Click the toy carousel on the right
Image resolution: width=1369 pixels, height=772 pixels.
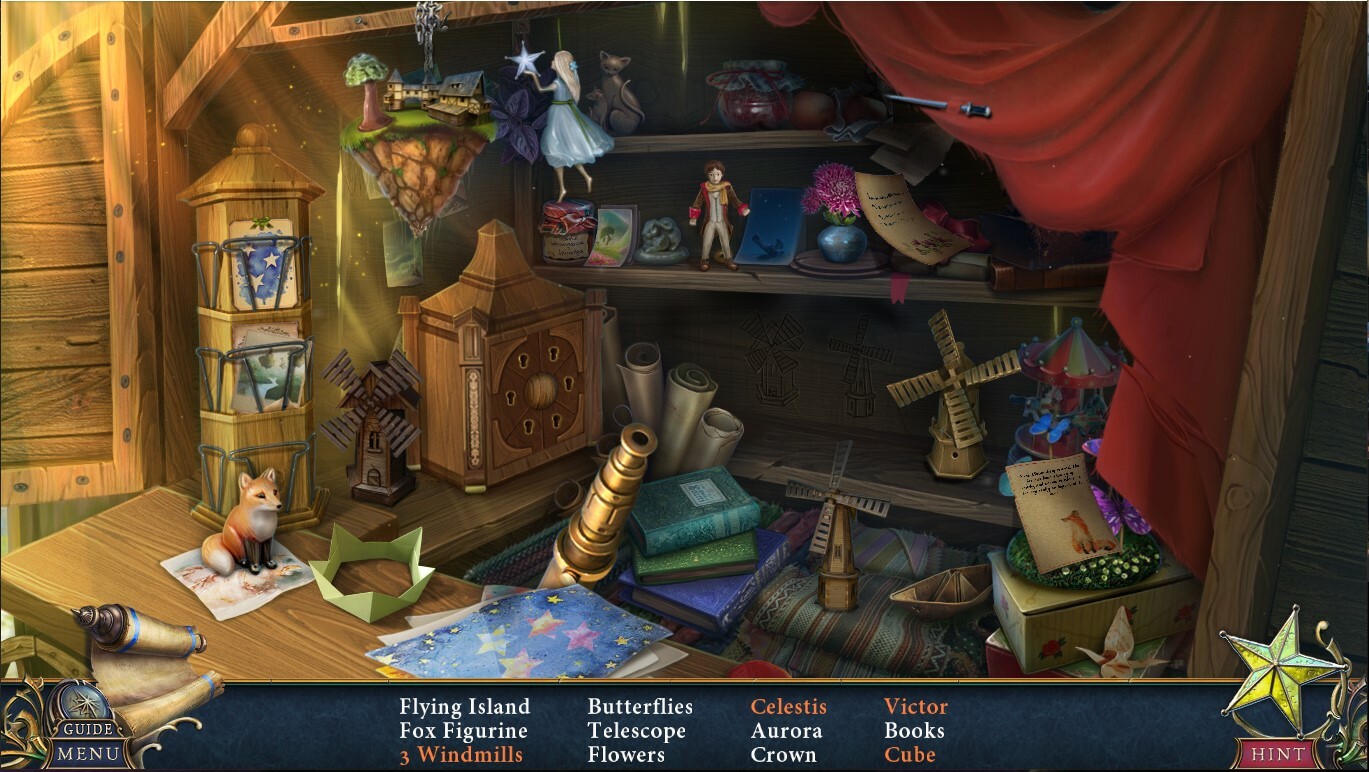1063,390
